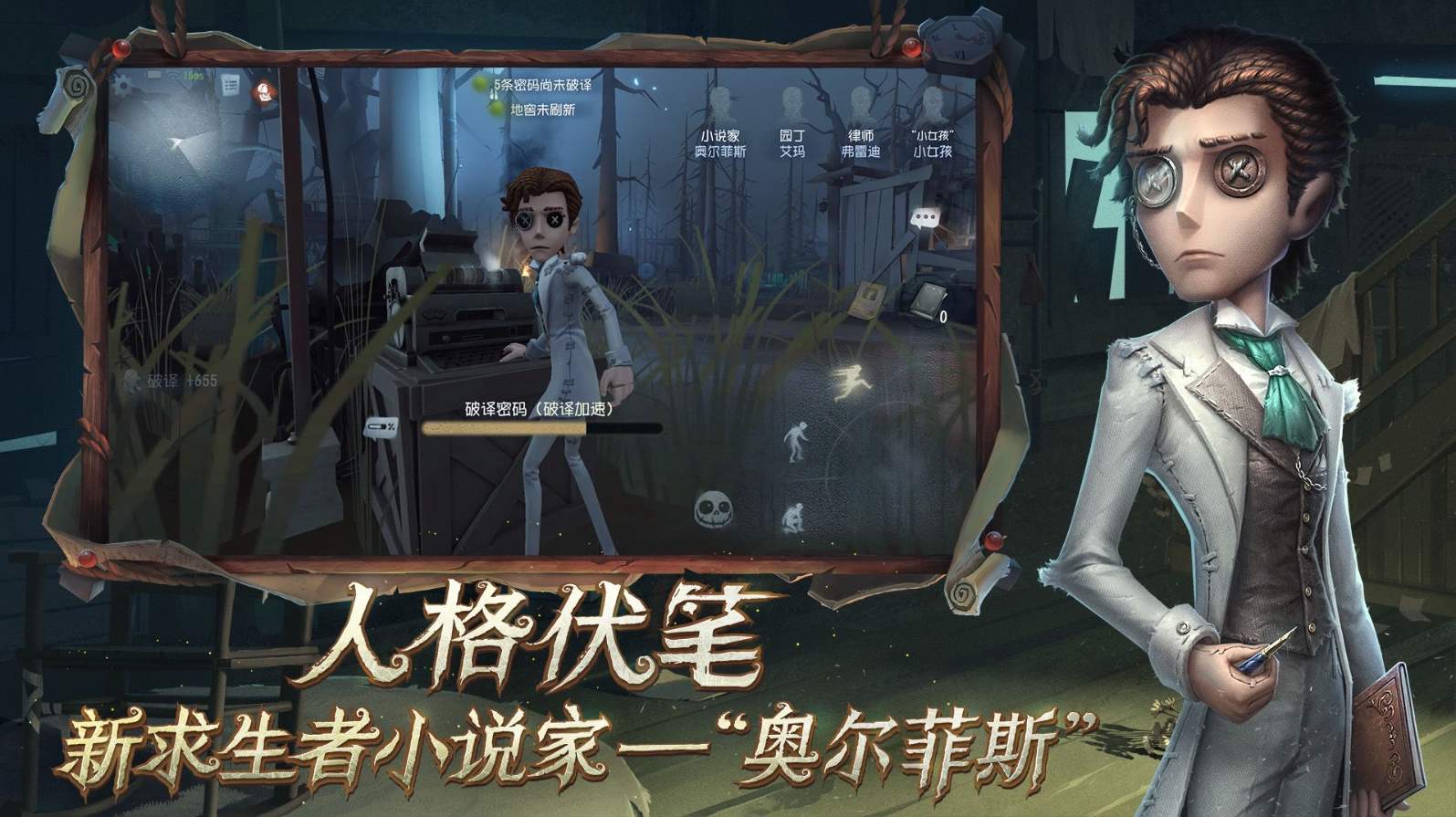The height and width of the screenshot is (817, 1456).
Task: Toggle the quick chat bubble panel
Action: coord(925,217)
